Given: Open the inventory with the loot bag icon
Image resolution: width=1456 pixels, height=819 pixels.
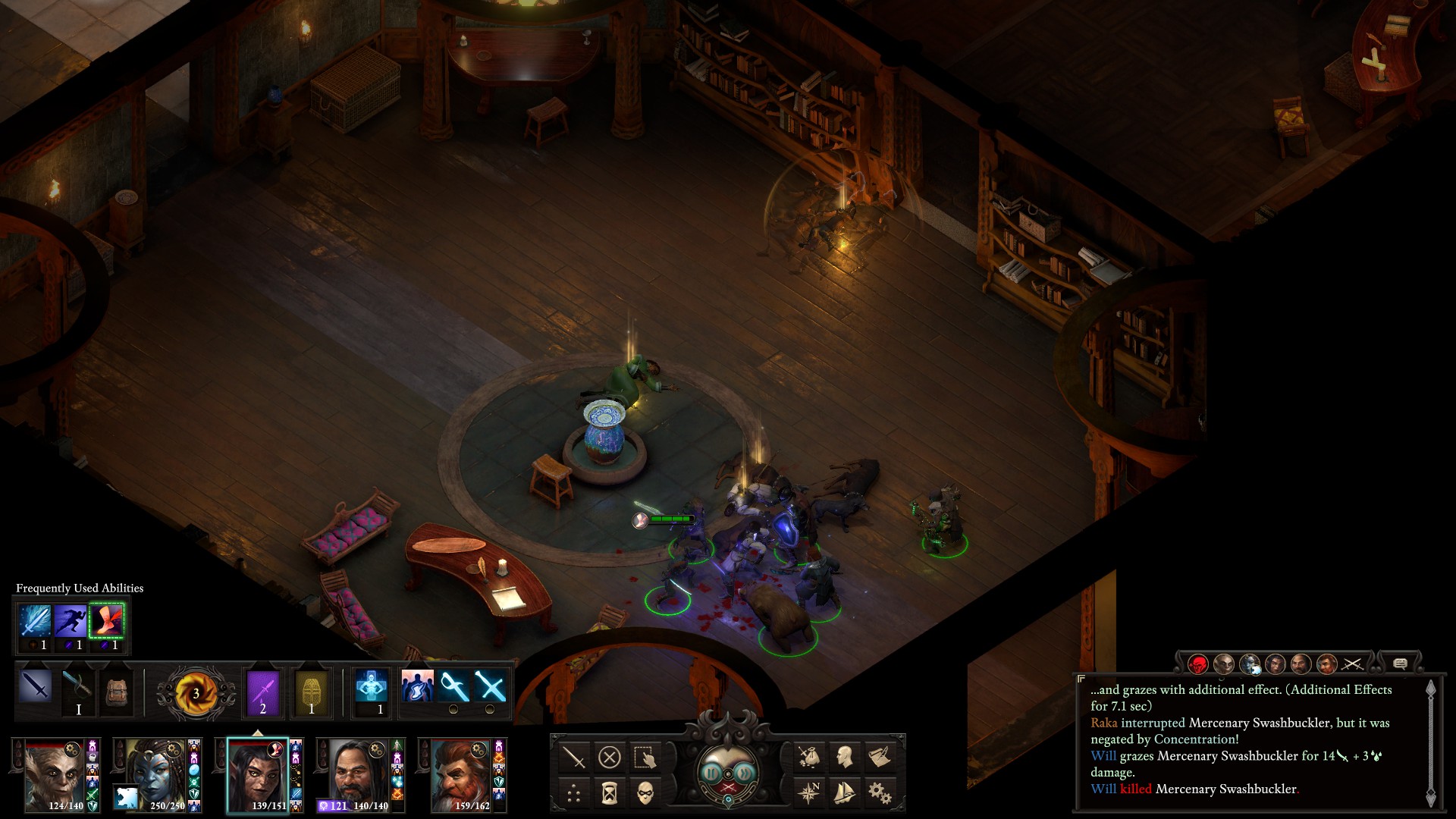Looking at the screenshot, I should coord(808,757).
